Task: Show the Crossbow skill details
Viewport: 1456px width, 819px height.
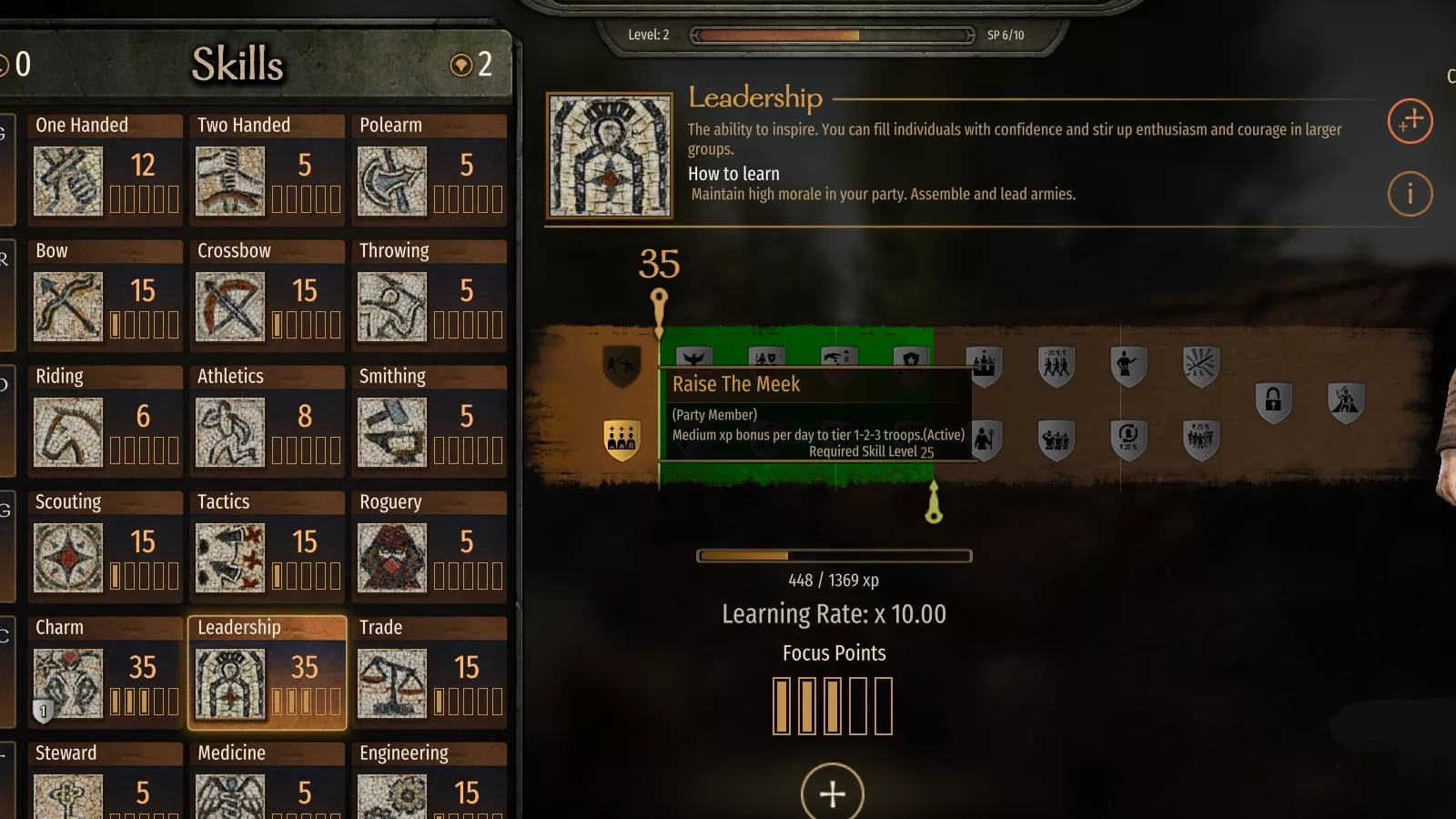Action: (268, 295)
